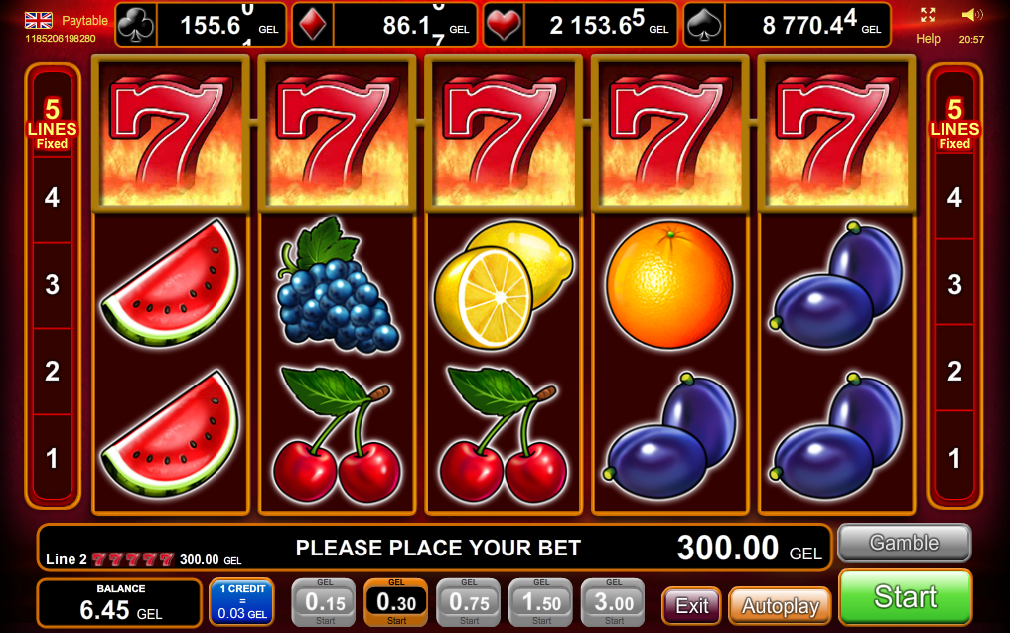View the clubs jackpot level

tap(201, 25)
